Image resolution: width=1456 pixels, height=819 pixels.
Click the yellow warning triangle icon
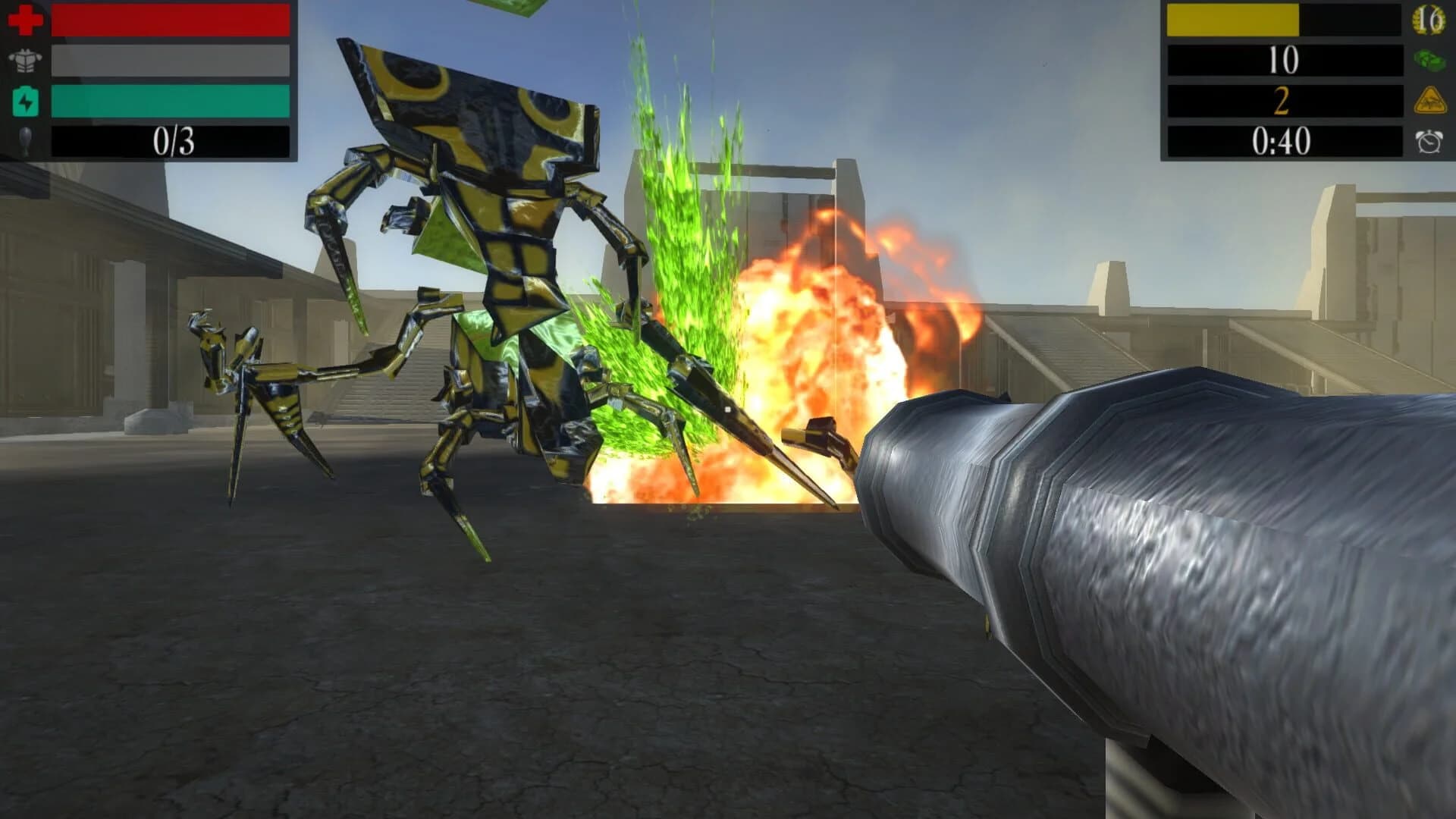coord(1431,102)
